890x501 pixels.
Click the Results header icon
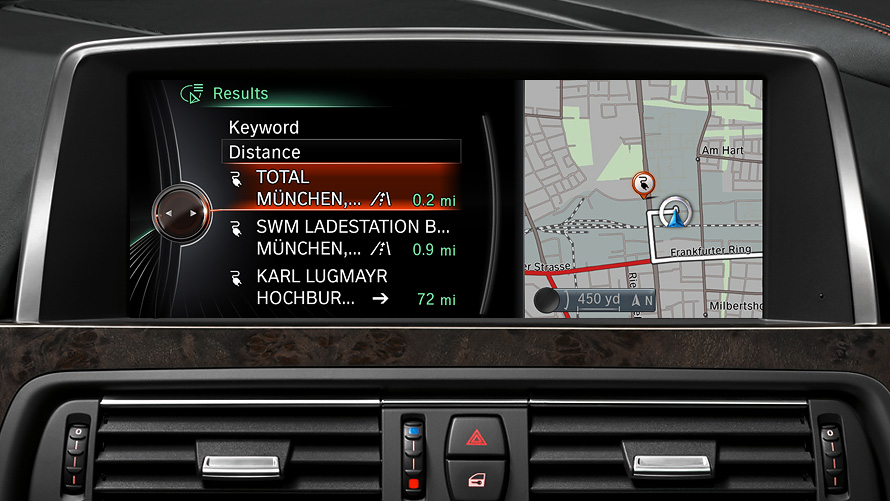(x=191, y=94)
